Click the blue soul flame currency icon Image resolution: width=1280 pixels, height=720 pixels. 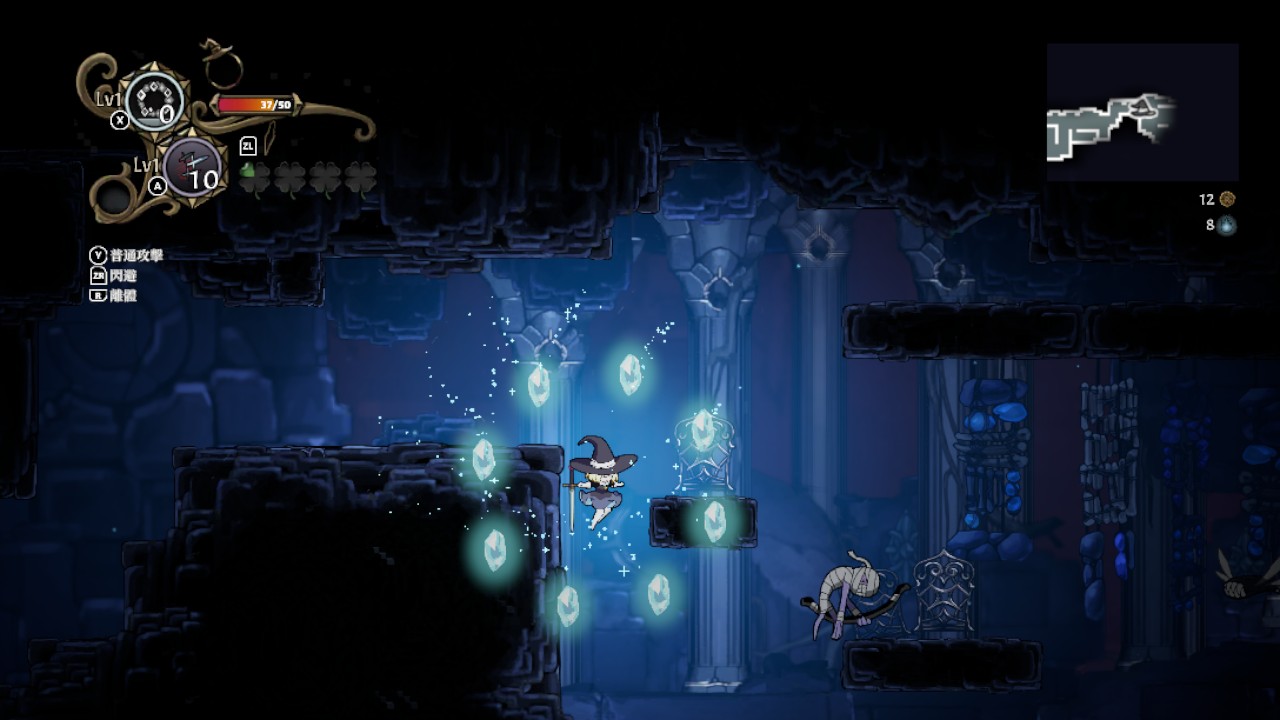click(1227, 225)
